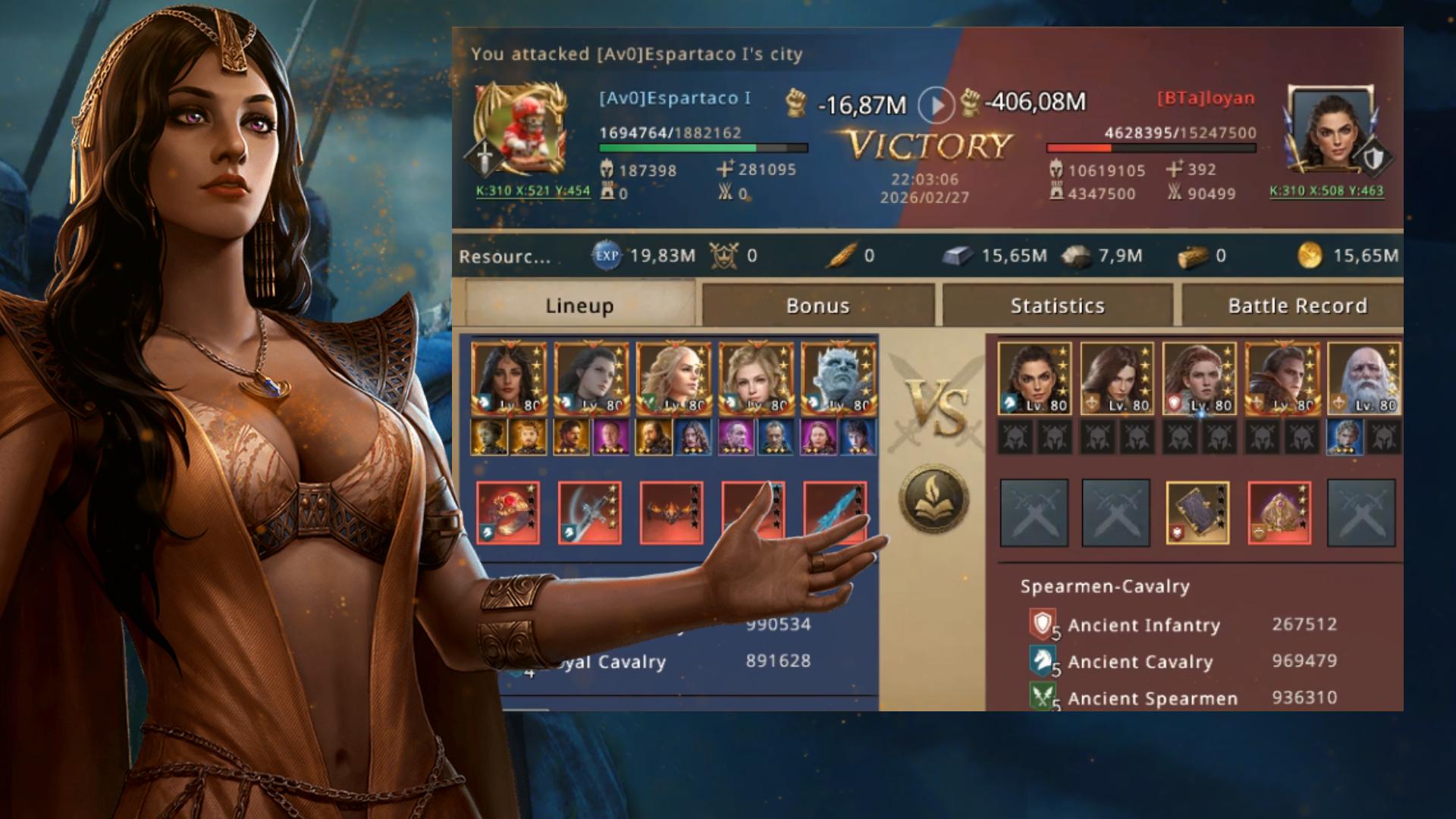Screen dimensions: 1456x819
Task: Click the round book emblem button
Action: (x=934, y=499)
